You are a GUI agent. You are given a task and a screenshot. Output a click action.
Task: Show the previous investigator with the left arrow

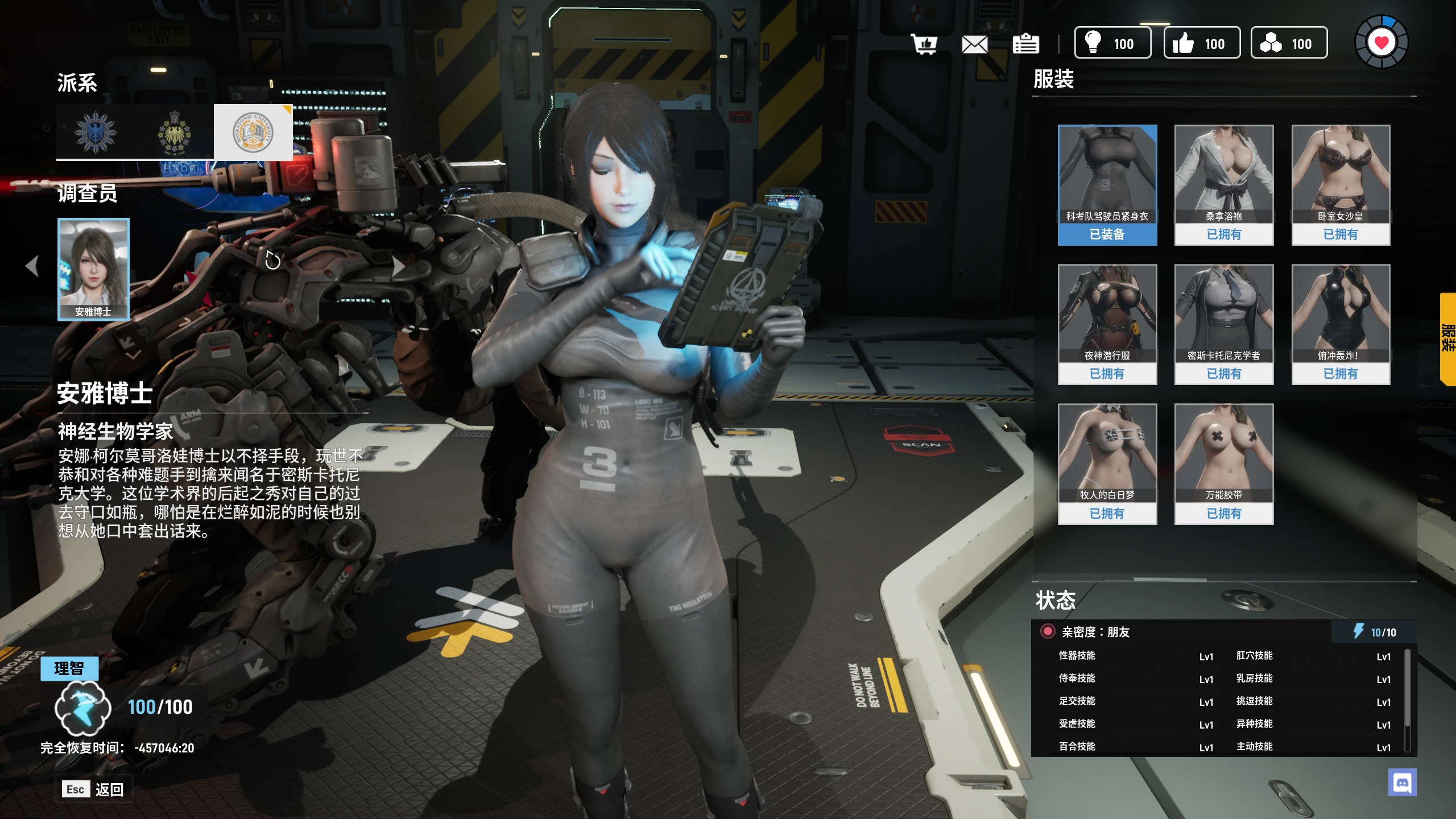(32, 266)
